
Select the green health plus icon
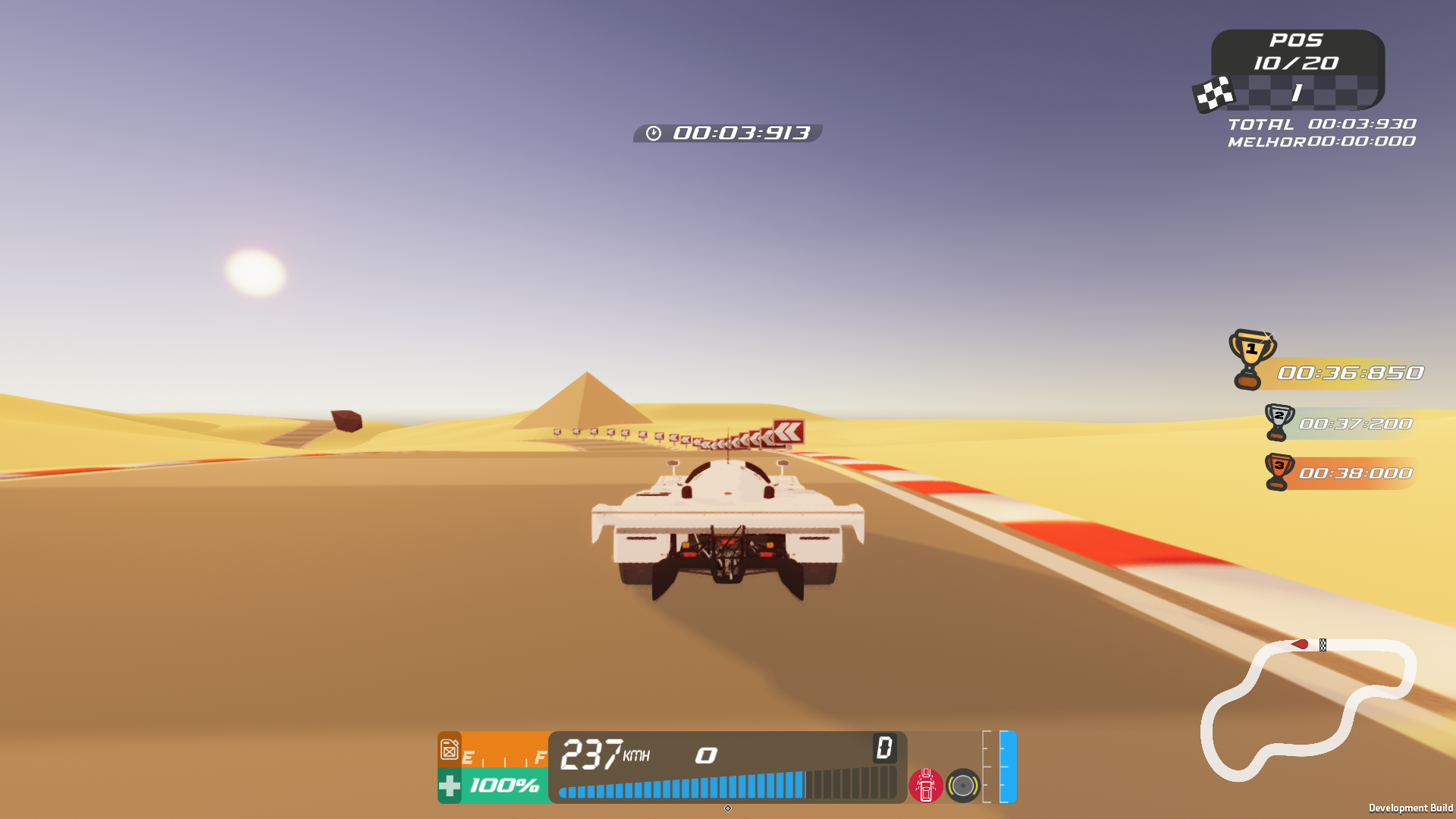tap(450, 787)
